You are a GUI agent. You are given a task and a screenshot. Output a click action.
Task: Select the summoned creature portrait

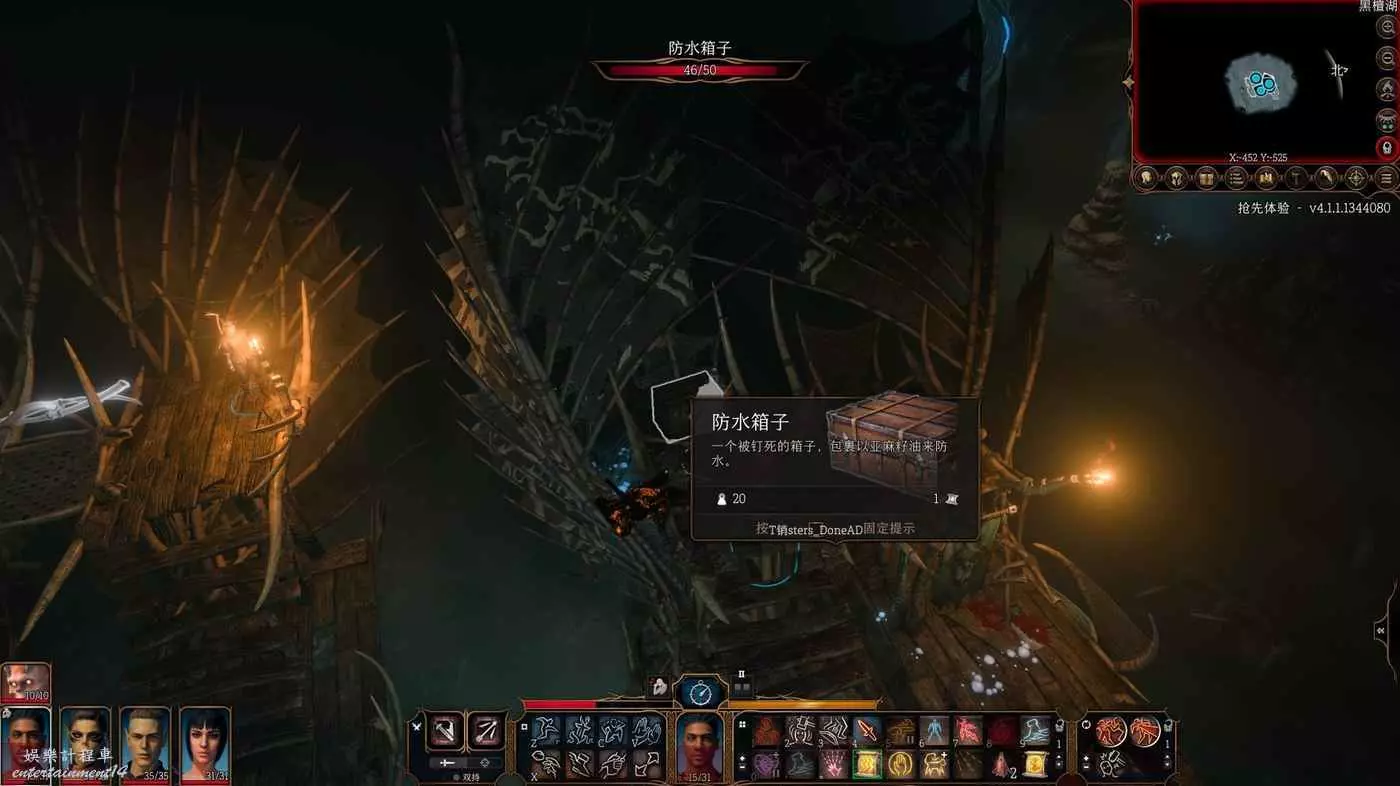pos(26,681)
